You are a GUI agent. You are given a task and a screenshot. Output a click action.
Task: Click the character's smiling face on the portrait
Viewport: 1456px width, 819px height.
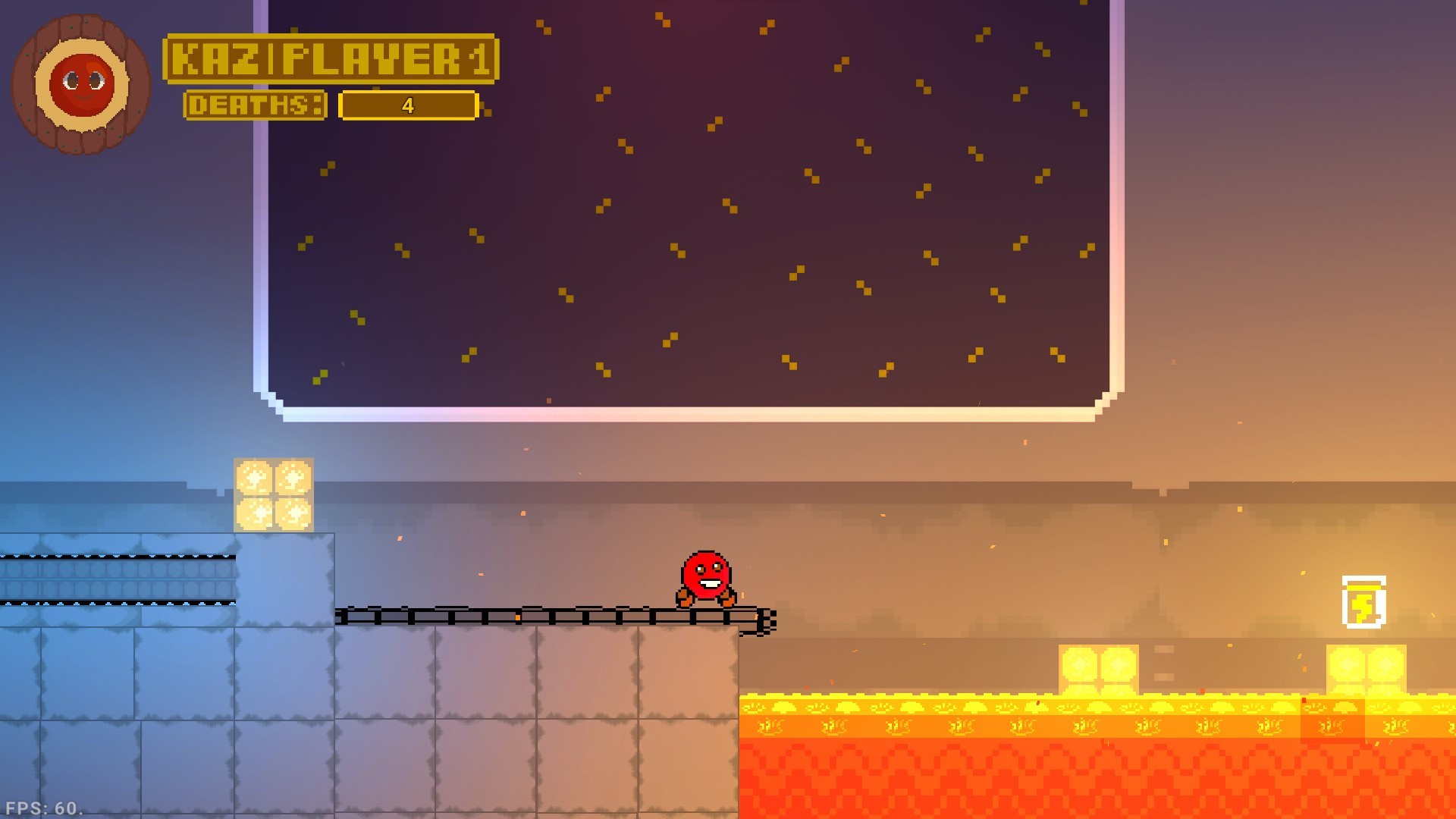pos(80,83)
